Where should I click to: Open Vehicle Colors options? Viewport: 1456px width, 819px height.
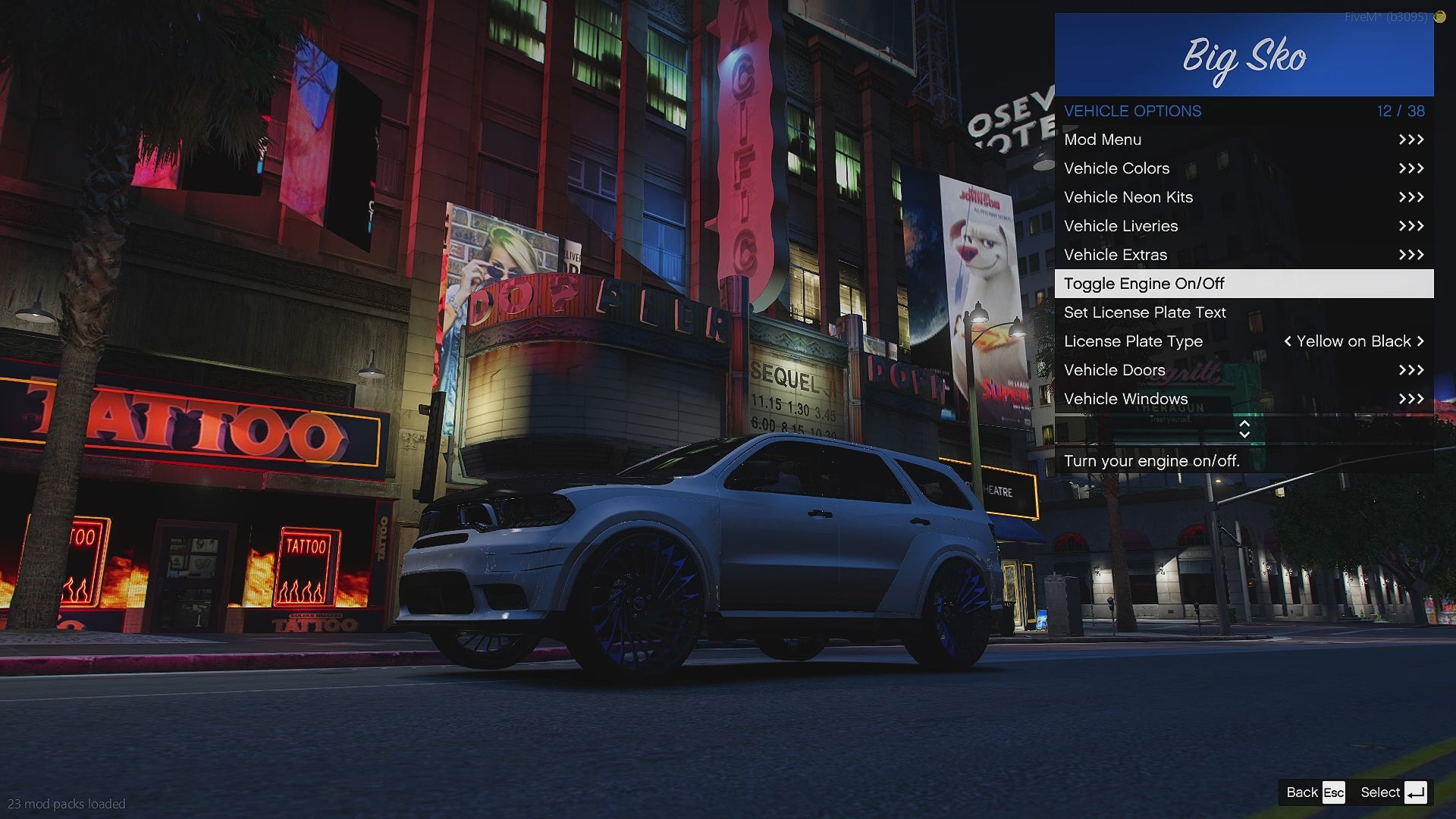tap(1244, 168)
